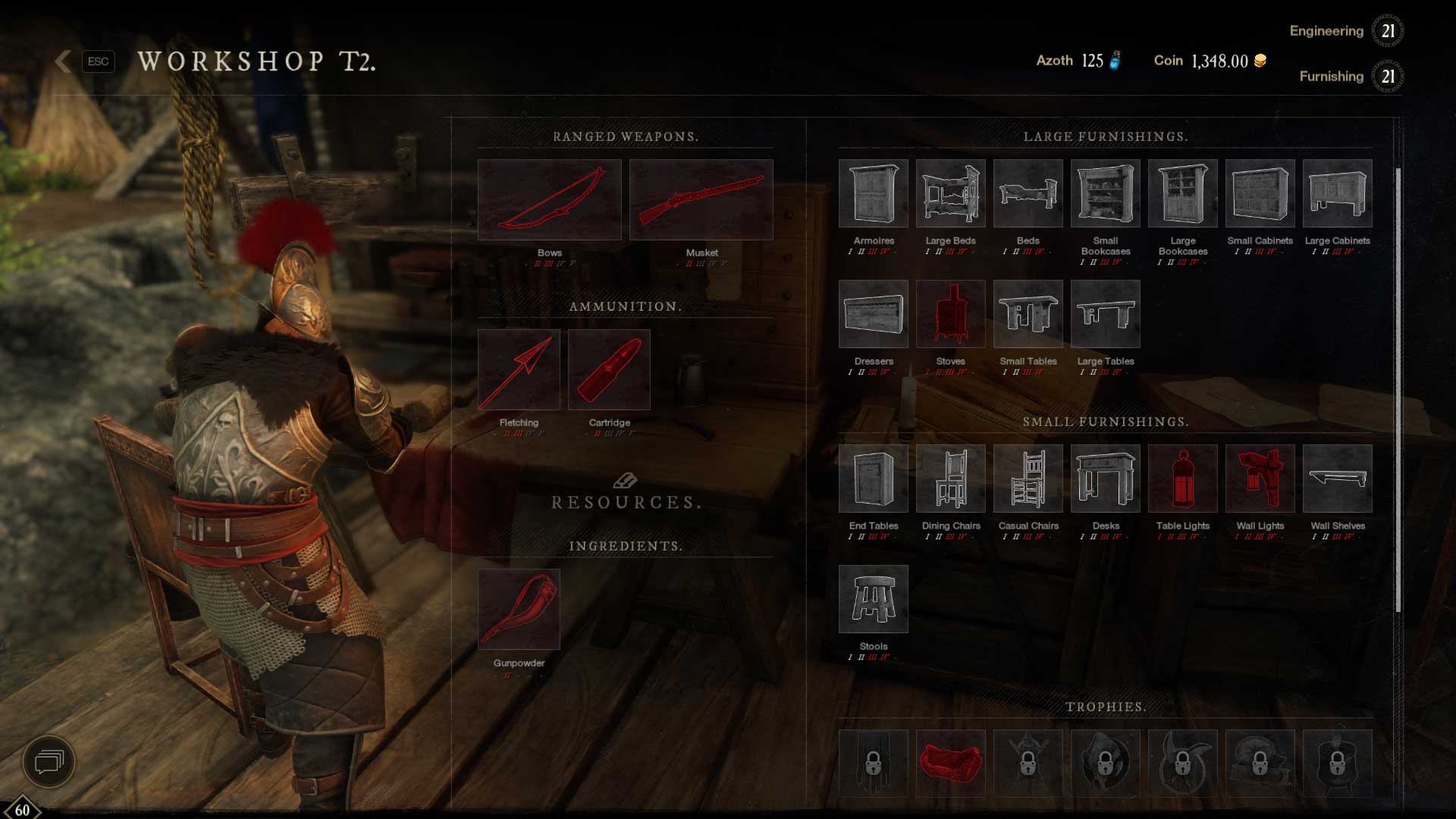Open the Large Beds furnishing tile
This screenshot has width=1456, height=819.
point(950,193)
